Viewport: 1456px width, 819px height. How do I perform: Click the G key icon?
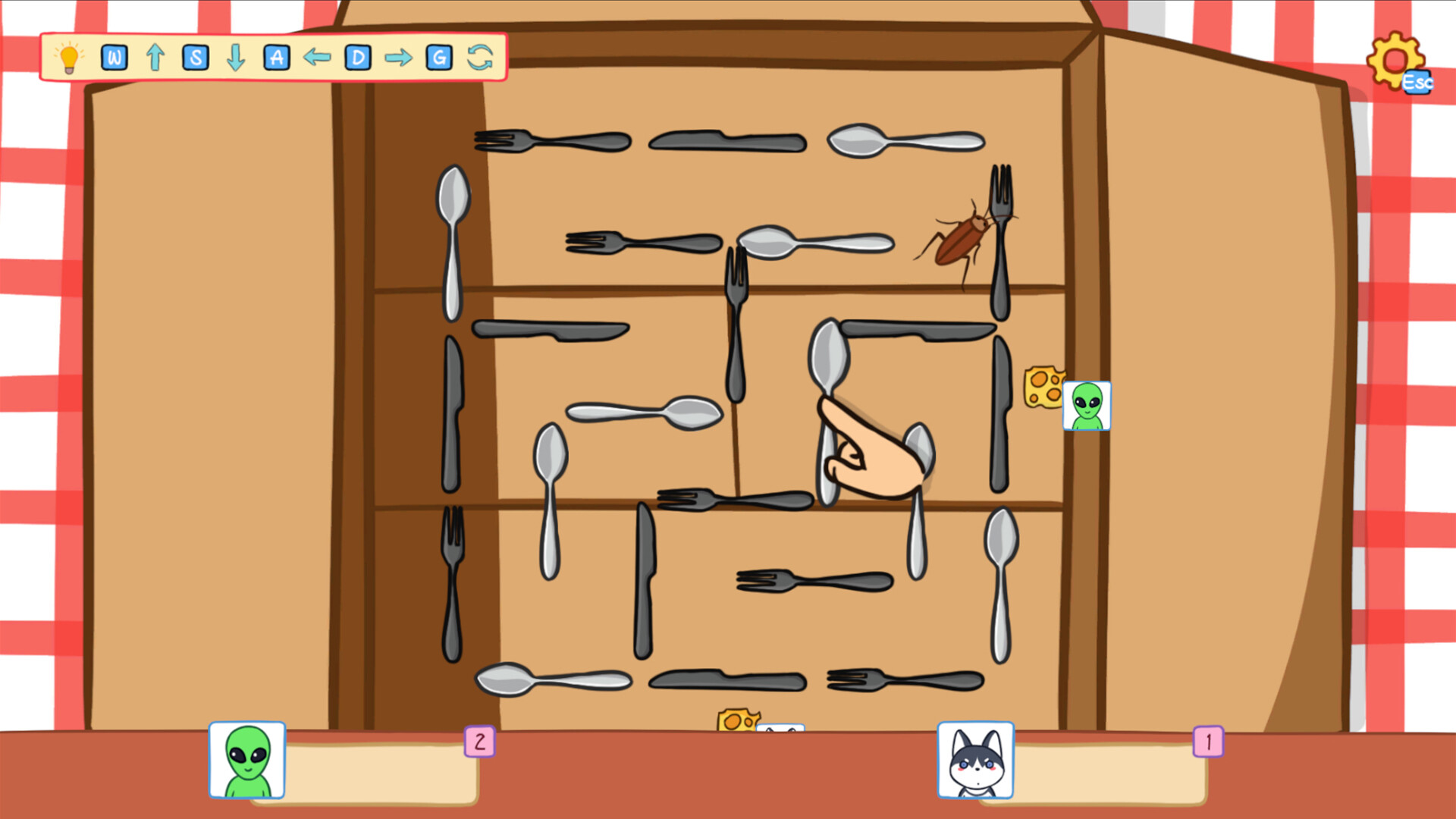pyautogui.click(x=438, y=55)
